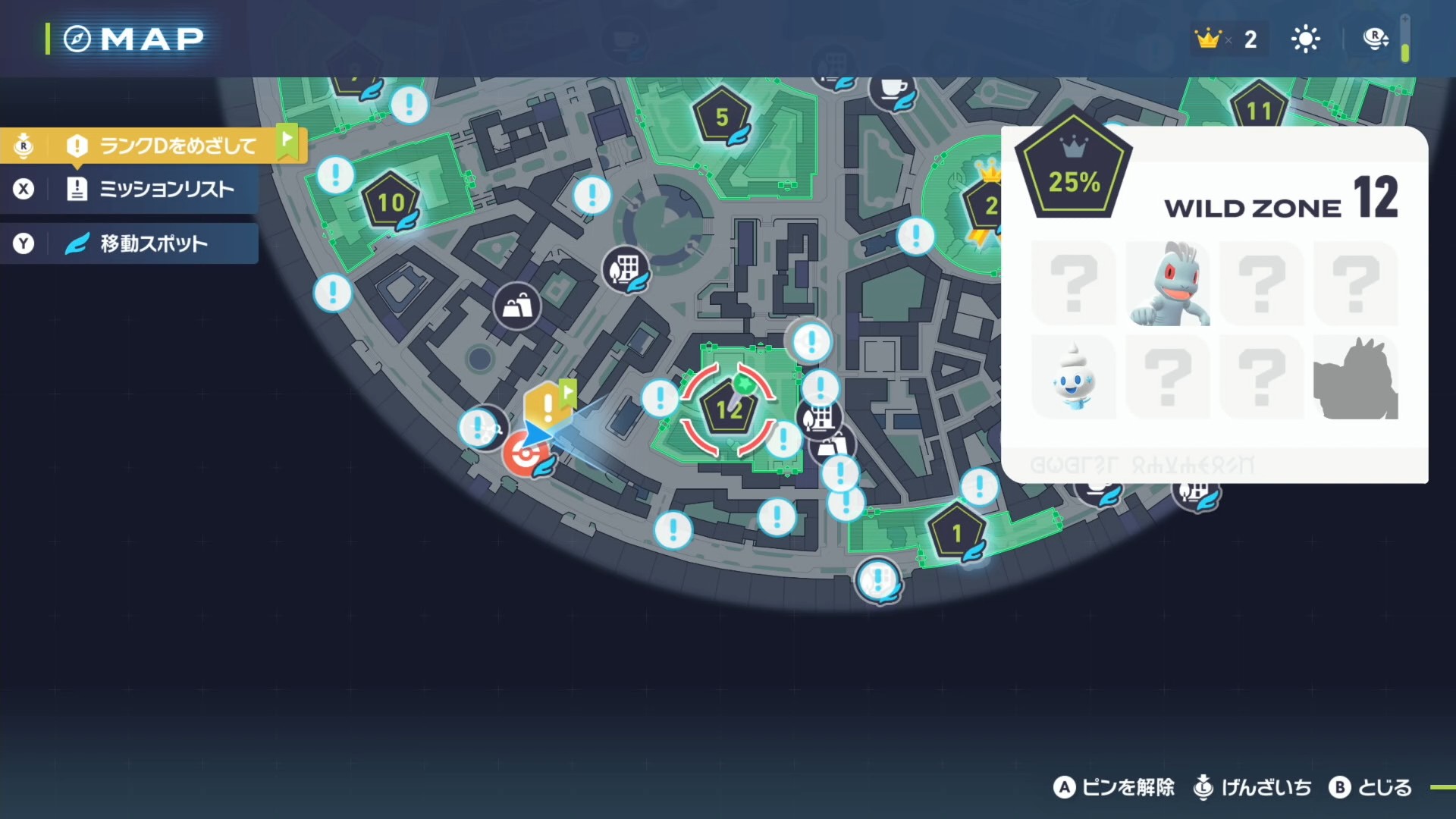Select the Wild Zone 11 marker
Viewport: 1456px width, 819px height.
[1258, 111]
